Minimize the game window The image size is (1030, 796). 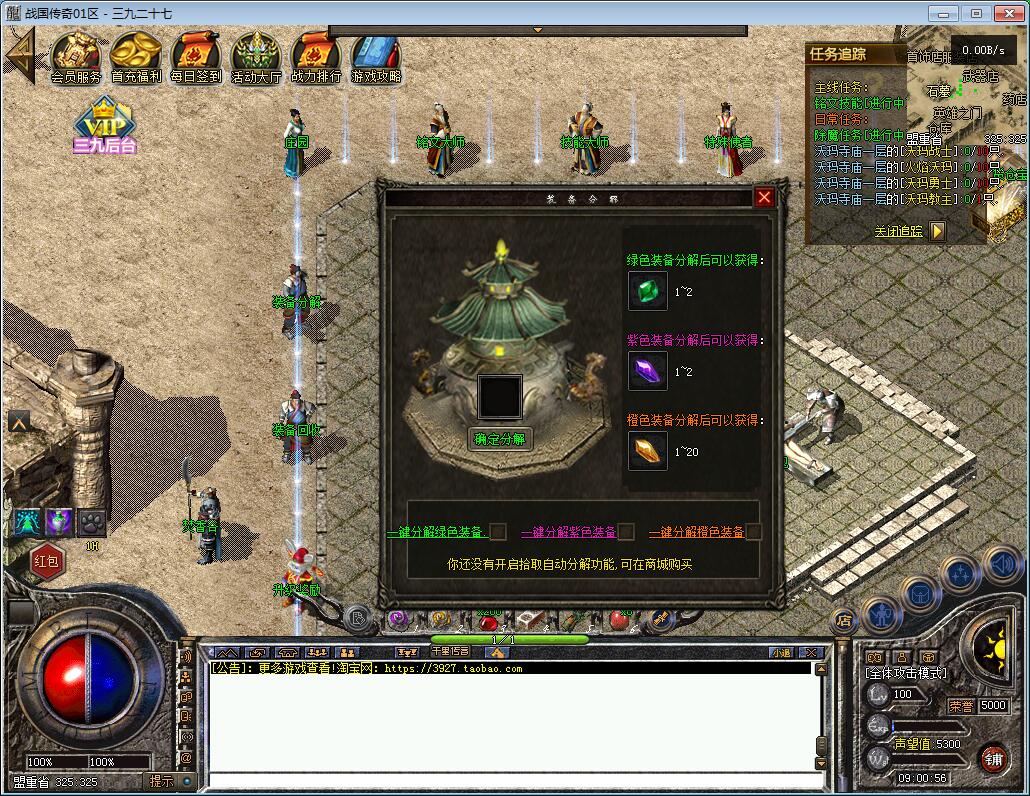tap(943, 13)
